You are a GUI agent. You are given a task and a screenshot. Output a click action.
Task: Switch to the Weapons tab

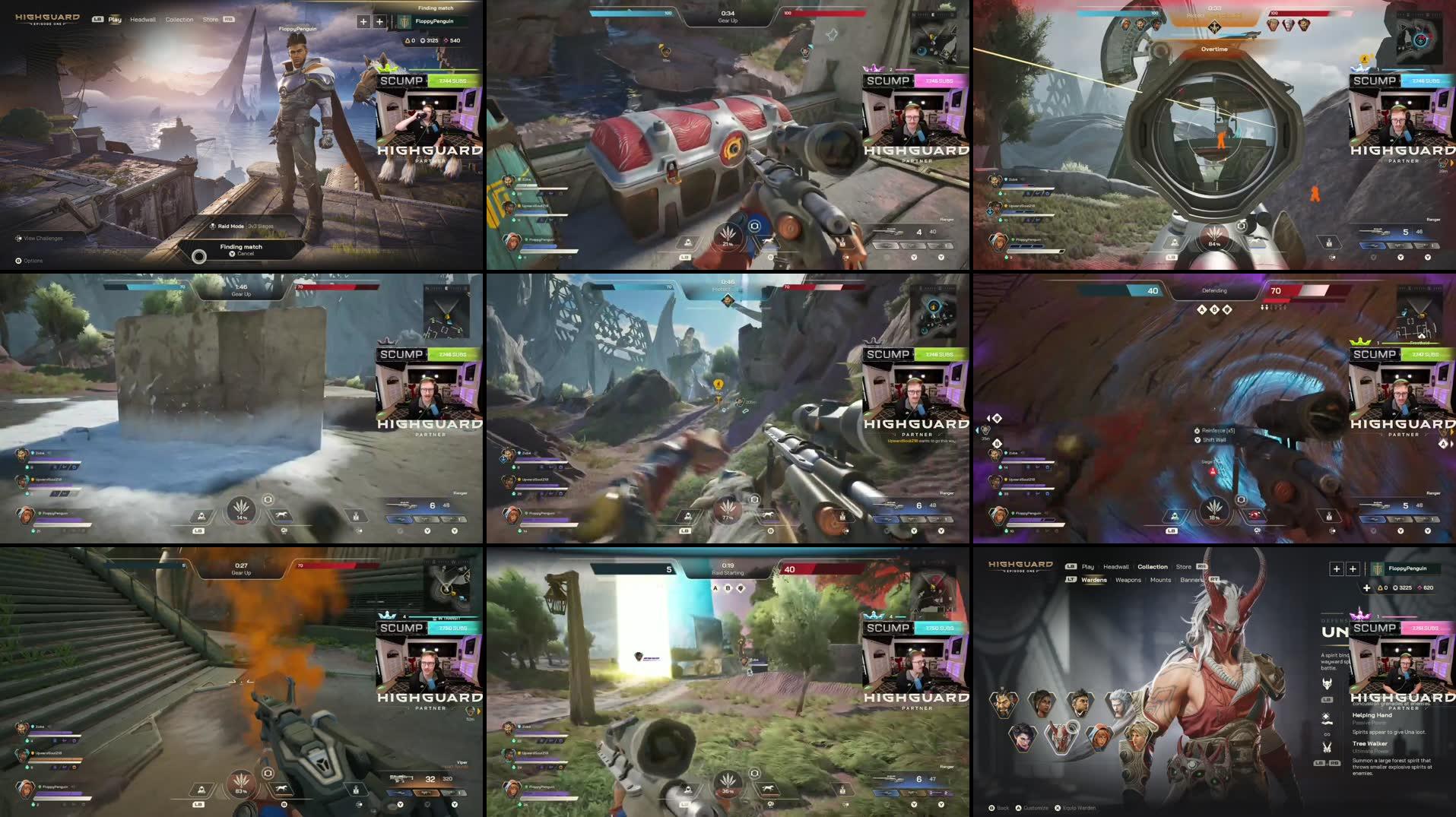(x=1128, y=579)
